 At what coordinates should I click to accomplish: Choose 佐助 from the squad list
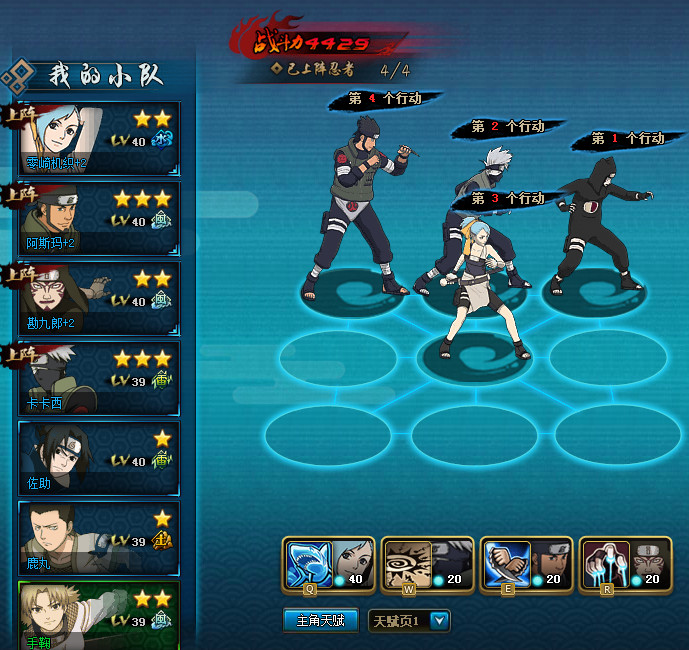pyautogui.click(x=100, y=458)
